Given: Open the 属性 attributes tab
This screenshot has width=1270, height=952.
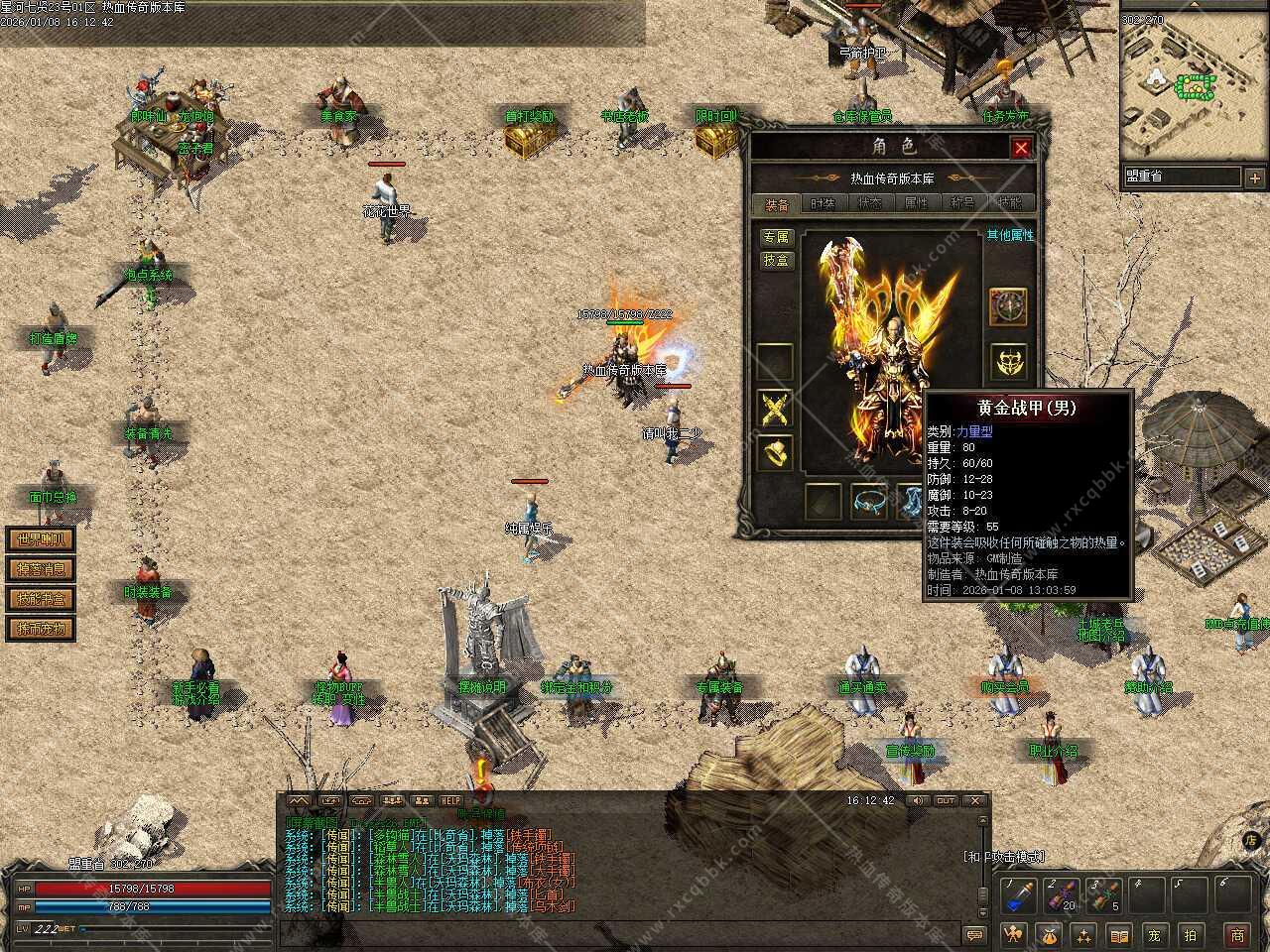Looking at the screenshot, I should pos(916,203).
